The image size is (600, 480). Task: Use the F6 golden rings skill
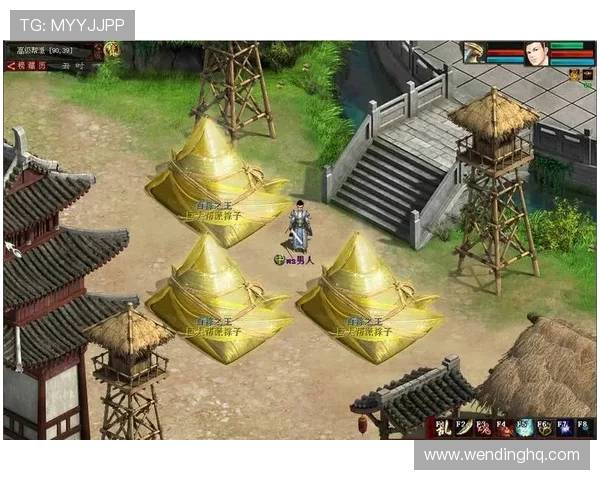tap(545, 428)
